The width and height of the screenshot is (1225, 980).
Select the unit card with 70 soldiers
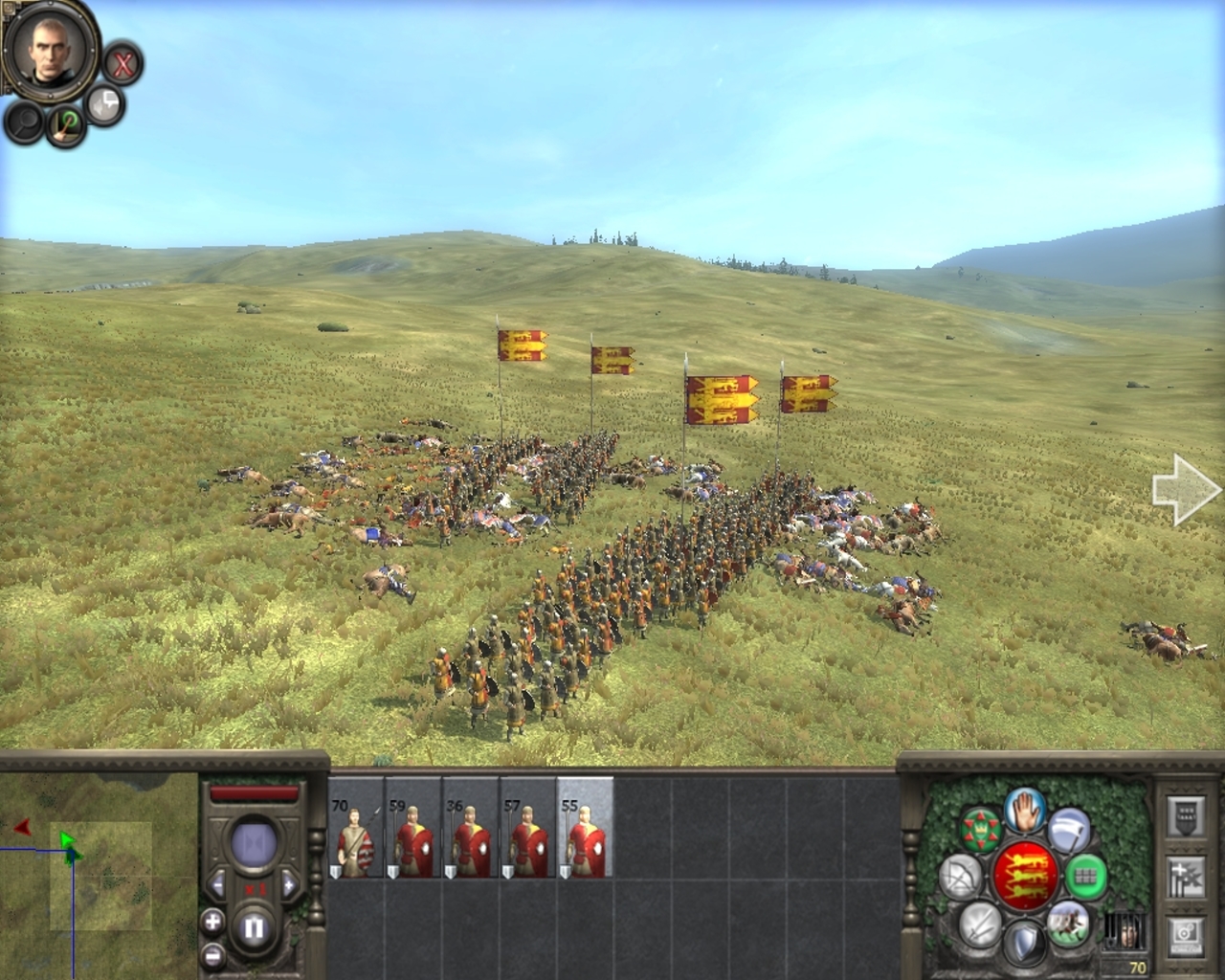coord(356,828)
